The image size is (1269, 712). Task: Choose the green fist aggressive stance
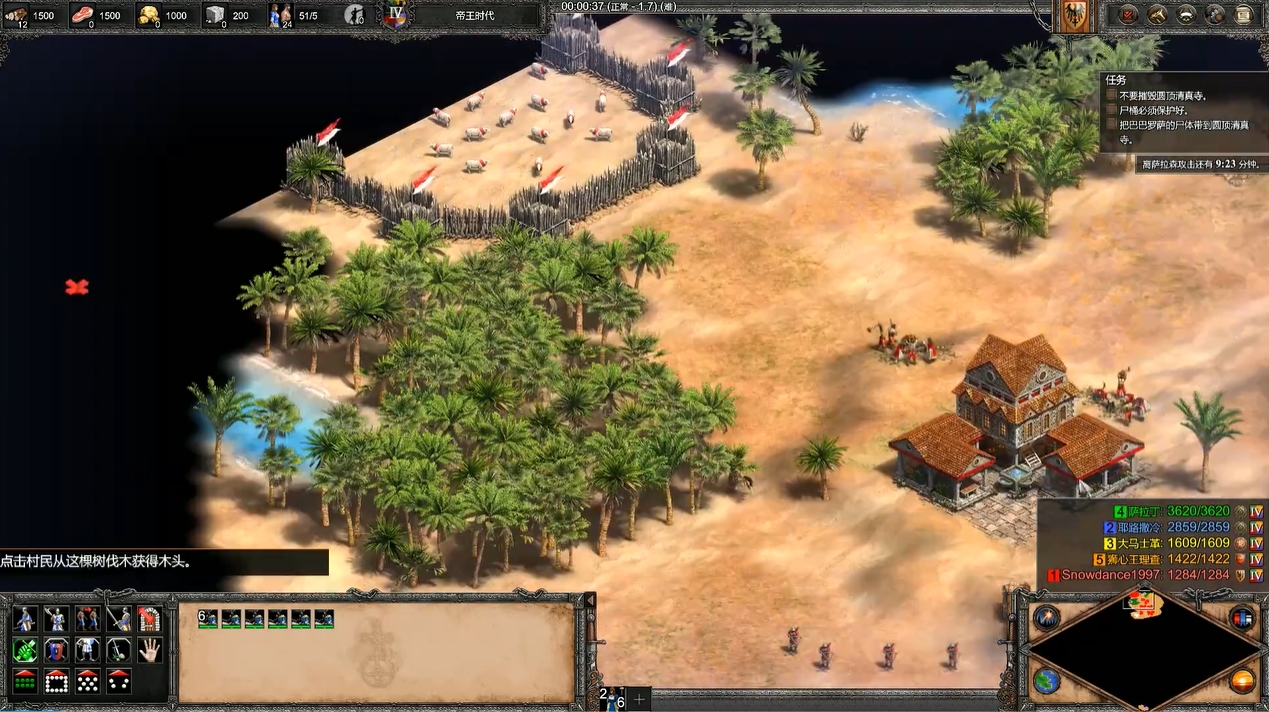tap(25, 650)
